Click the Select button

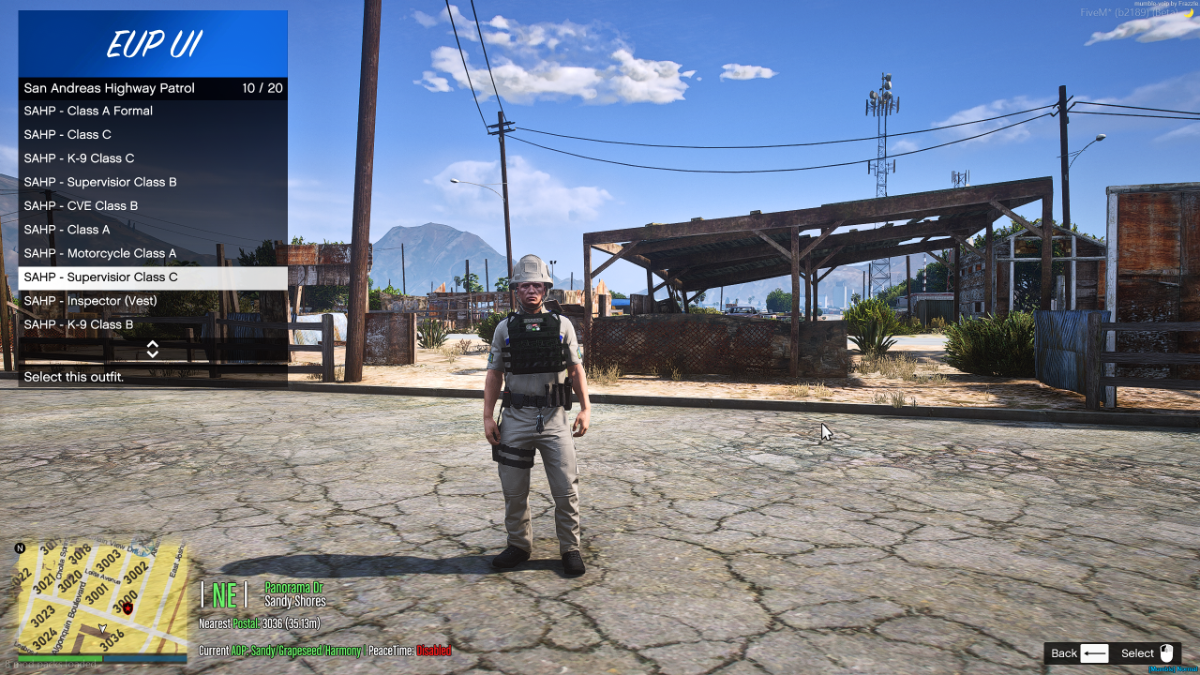(1149, 653)
